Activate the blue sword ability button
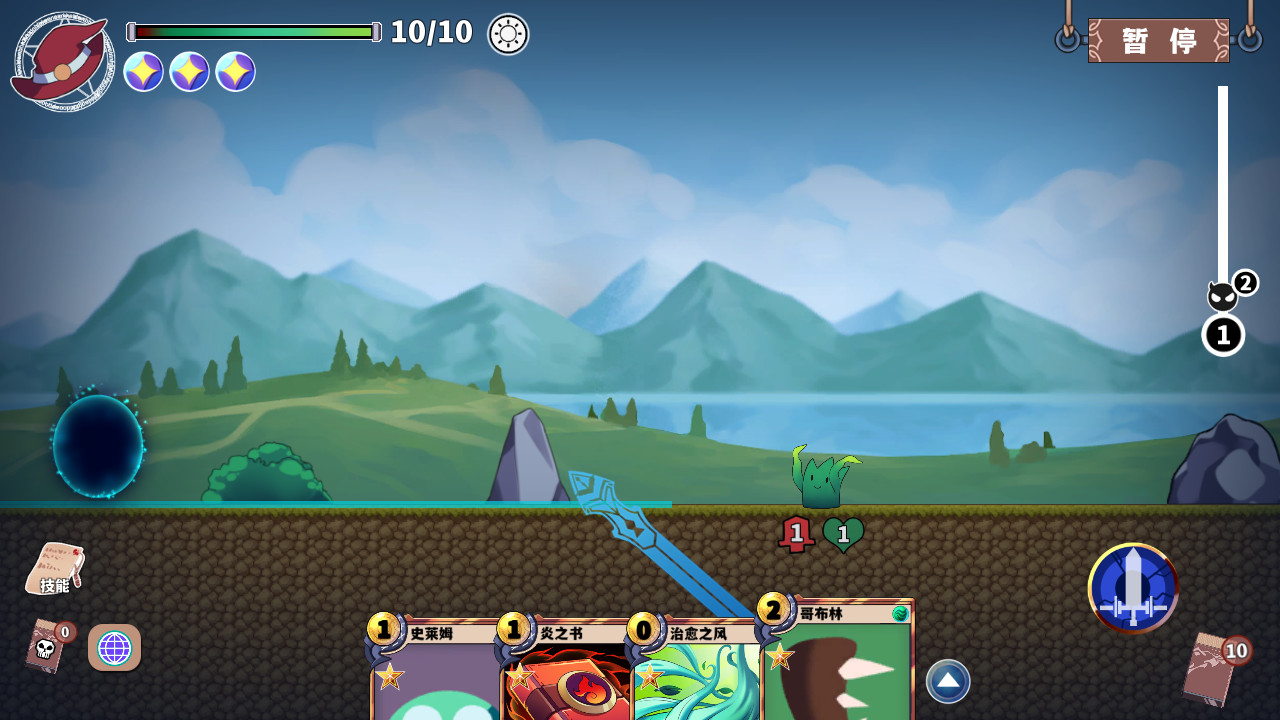The width and height of the screenshot is (1280, 720). 1133,590
